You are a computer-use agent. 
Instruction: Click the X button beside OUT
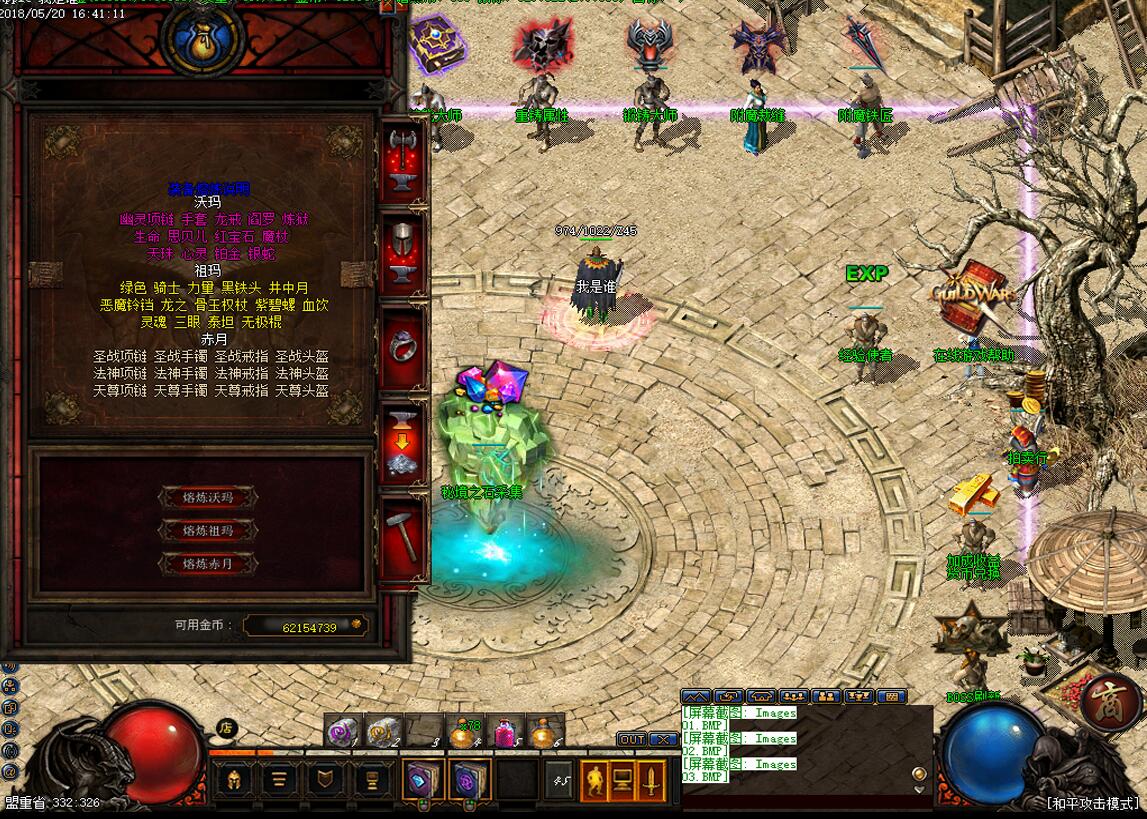tap(664, 739)
